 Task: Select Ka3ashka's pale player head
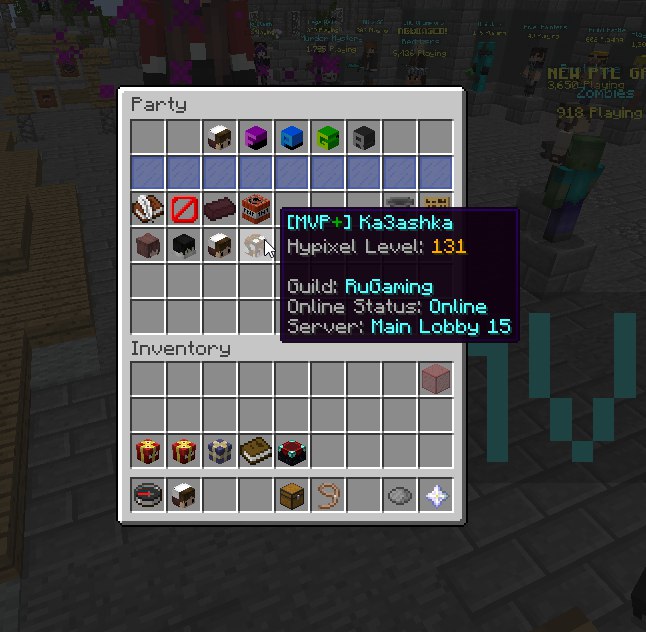(x=256, y=246)
